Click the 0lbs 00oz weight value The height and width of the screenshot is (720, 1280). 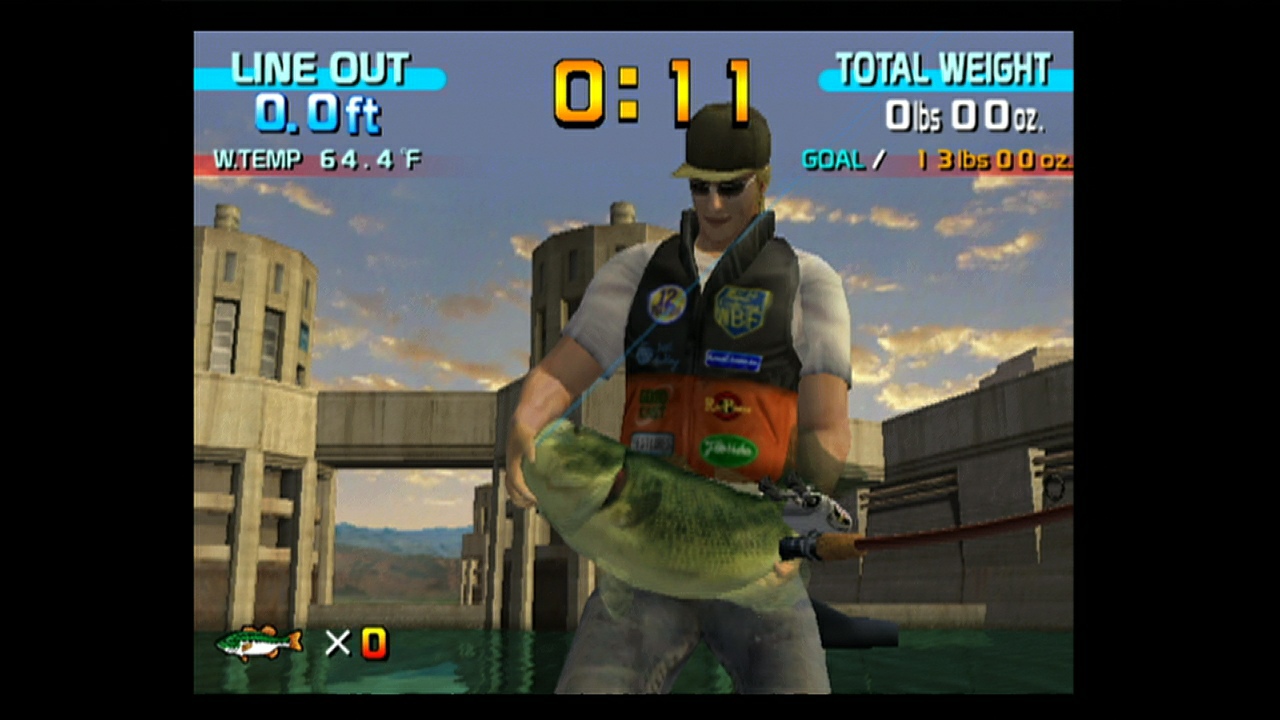pyautogui.click(x=968, y=114)
